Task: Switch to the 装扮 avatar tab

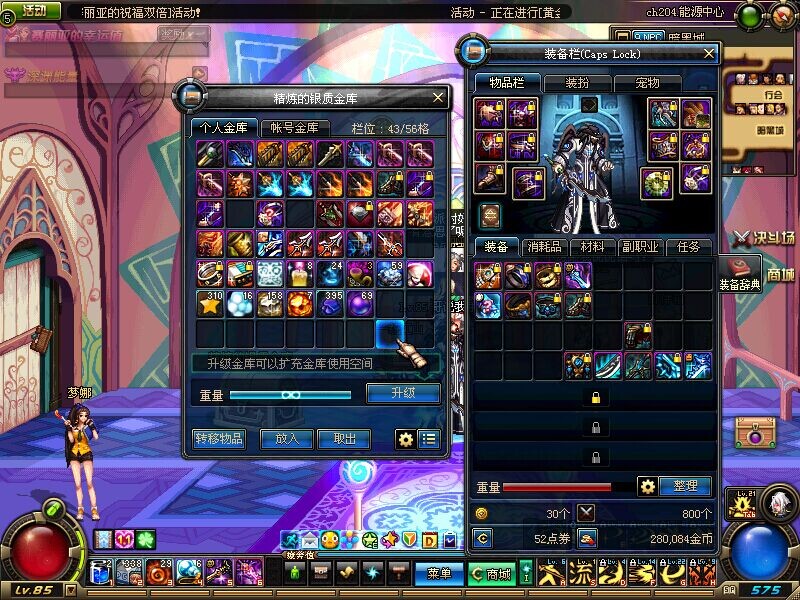Action: pyautogui.click(x=576, y=83)
